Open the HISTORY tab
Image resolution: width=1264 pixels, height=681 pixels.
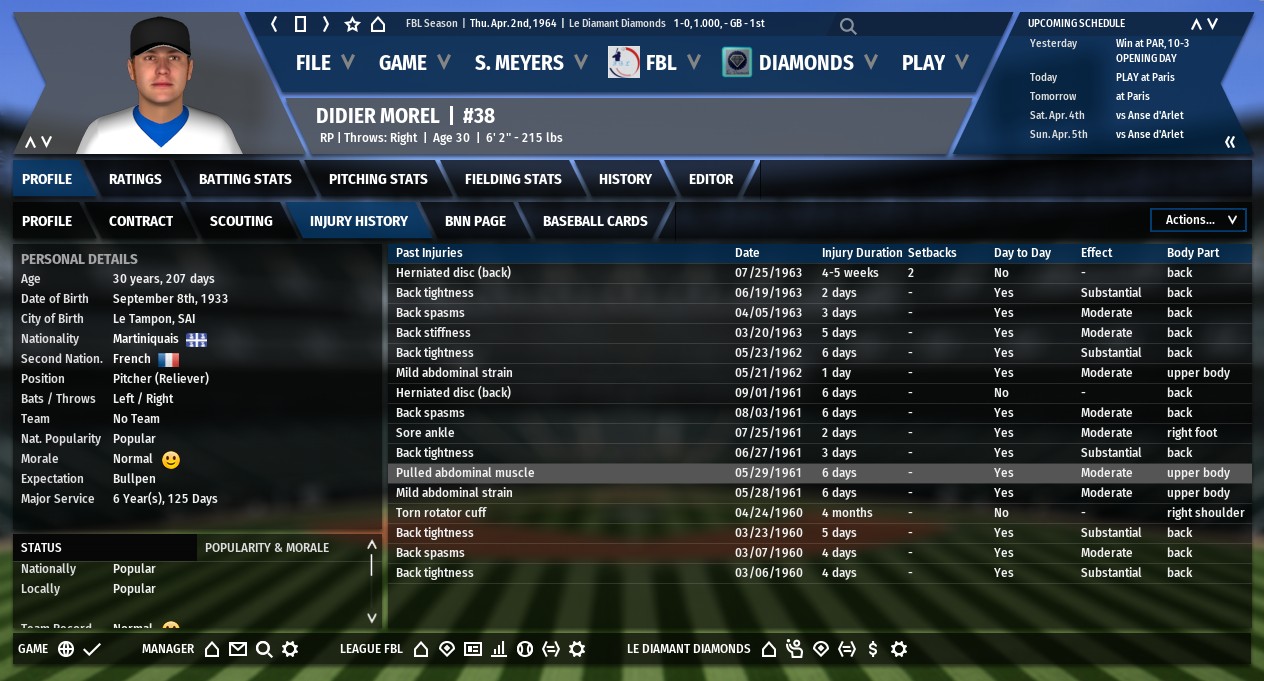click(x=625, y=179)
